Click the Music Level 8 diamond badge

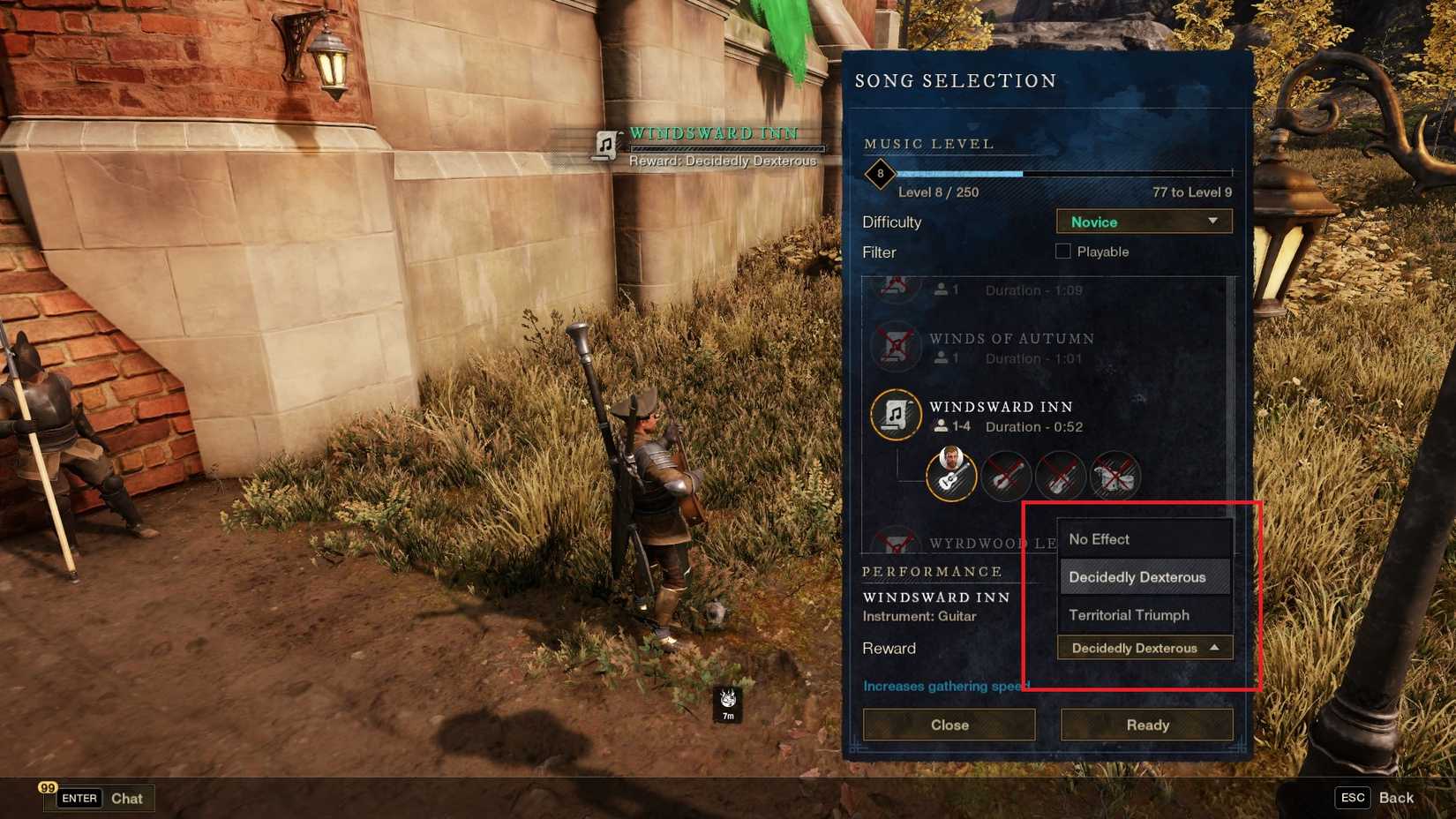click(879, 174)
